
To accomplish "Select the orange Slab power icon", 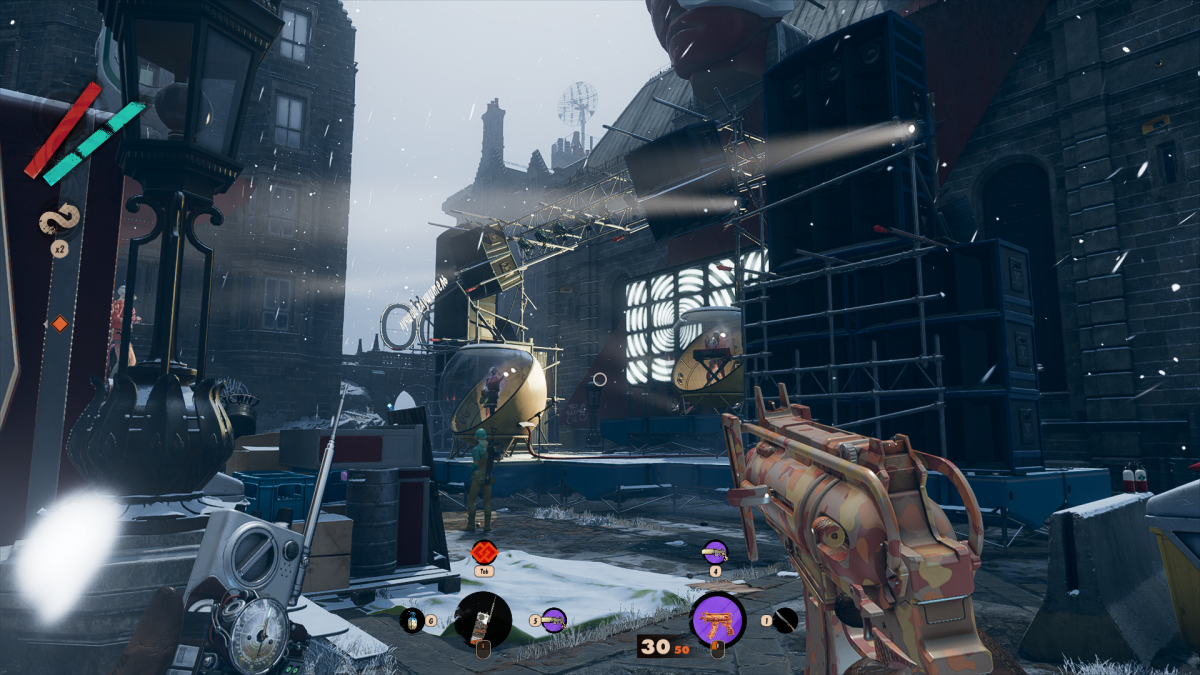I will 485,551.
